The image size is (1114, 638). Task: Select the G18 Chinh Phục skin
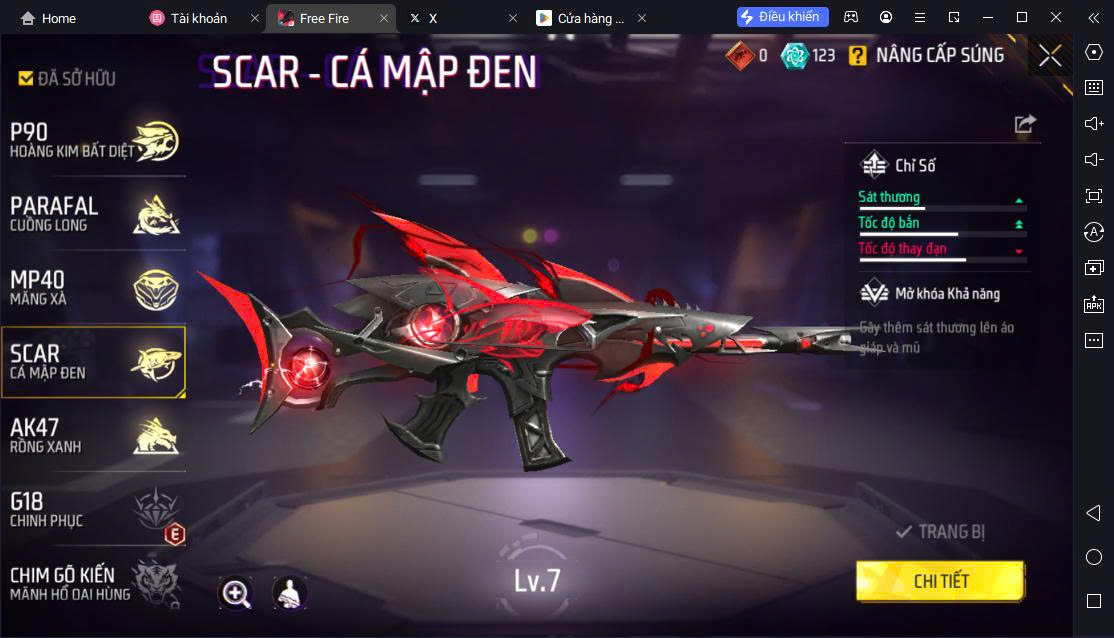pos(93,509)
